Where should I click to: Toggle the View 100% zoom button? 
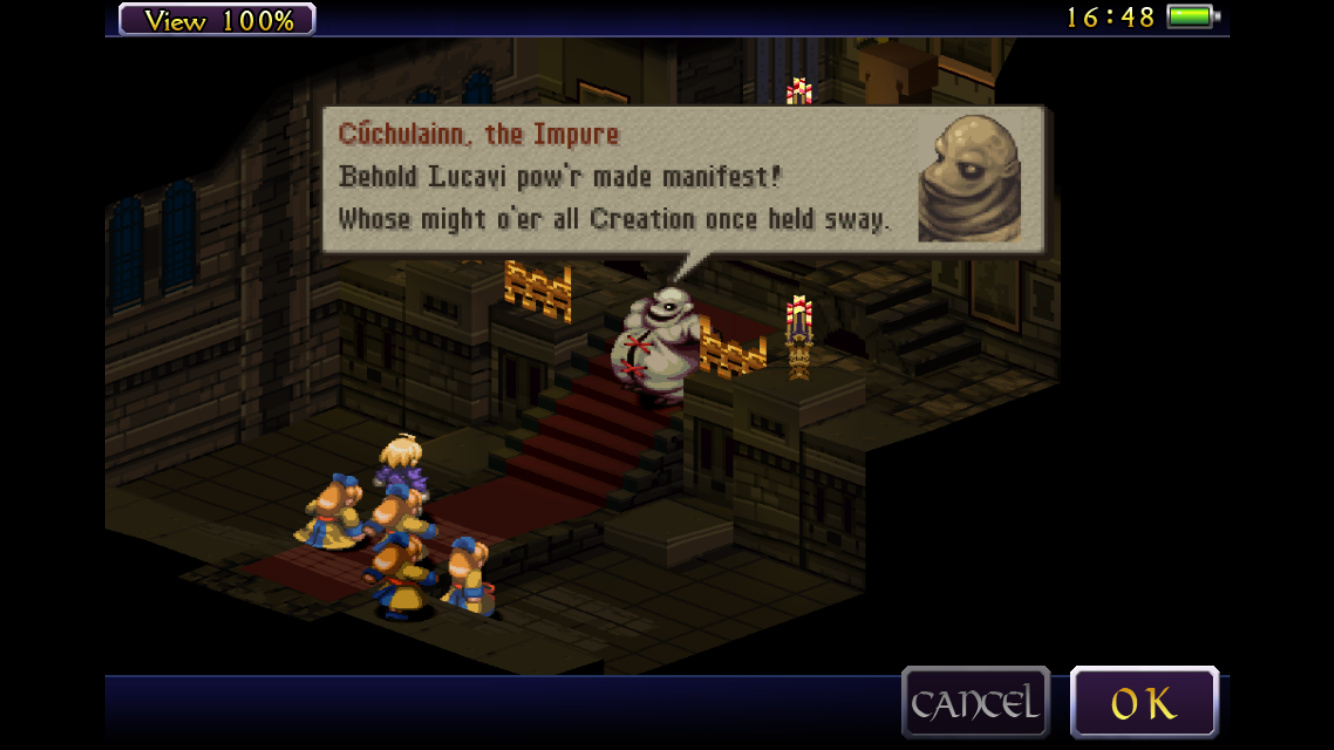[x=217, y=19]
